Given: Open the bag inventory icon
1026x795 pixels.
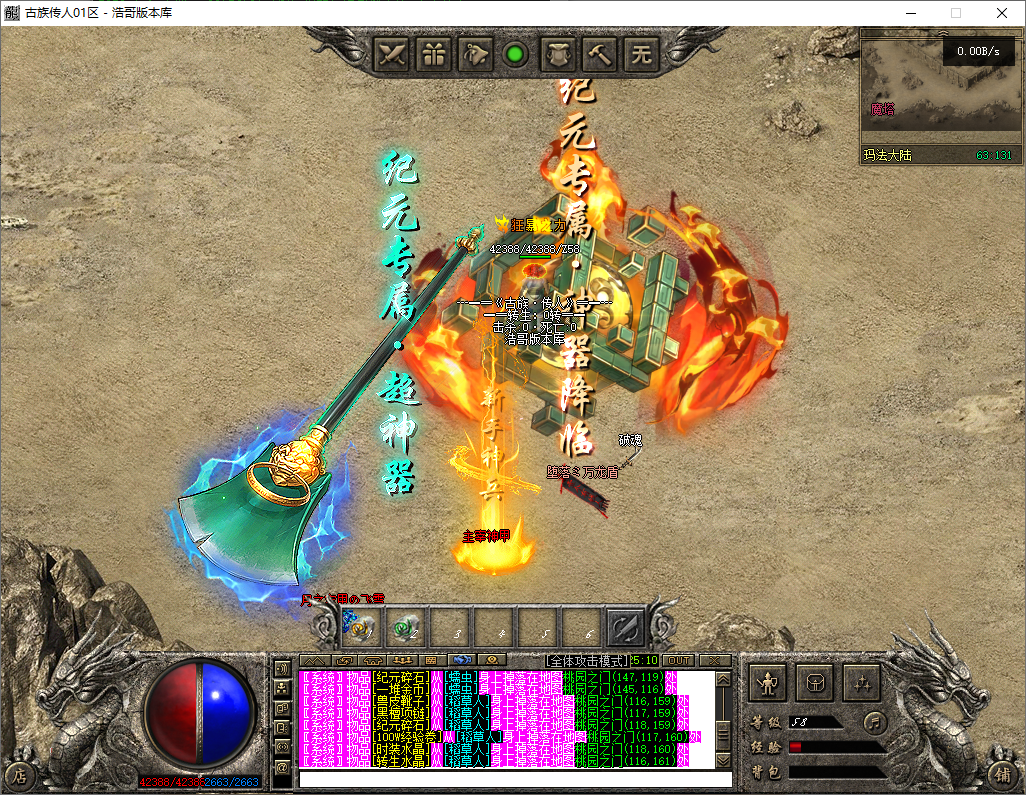Looking at the screenshot, I should pos(815,683).
